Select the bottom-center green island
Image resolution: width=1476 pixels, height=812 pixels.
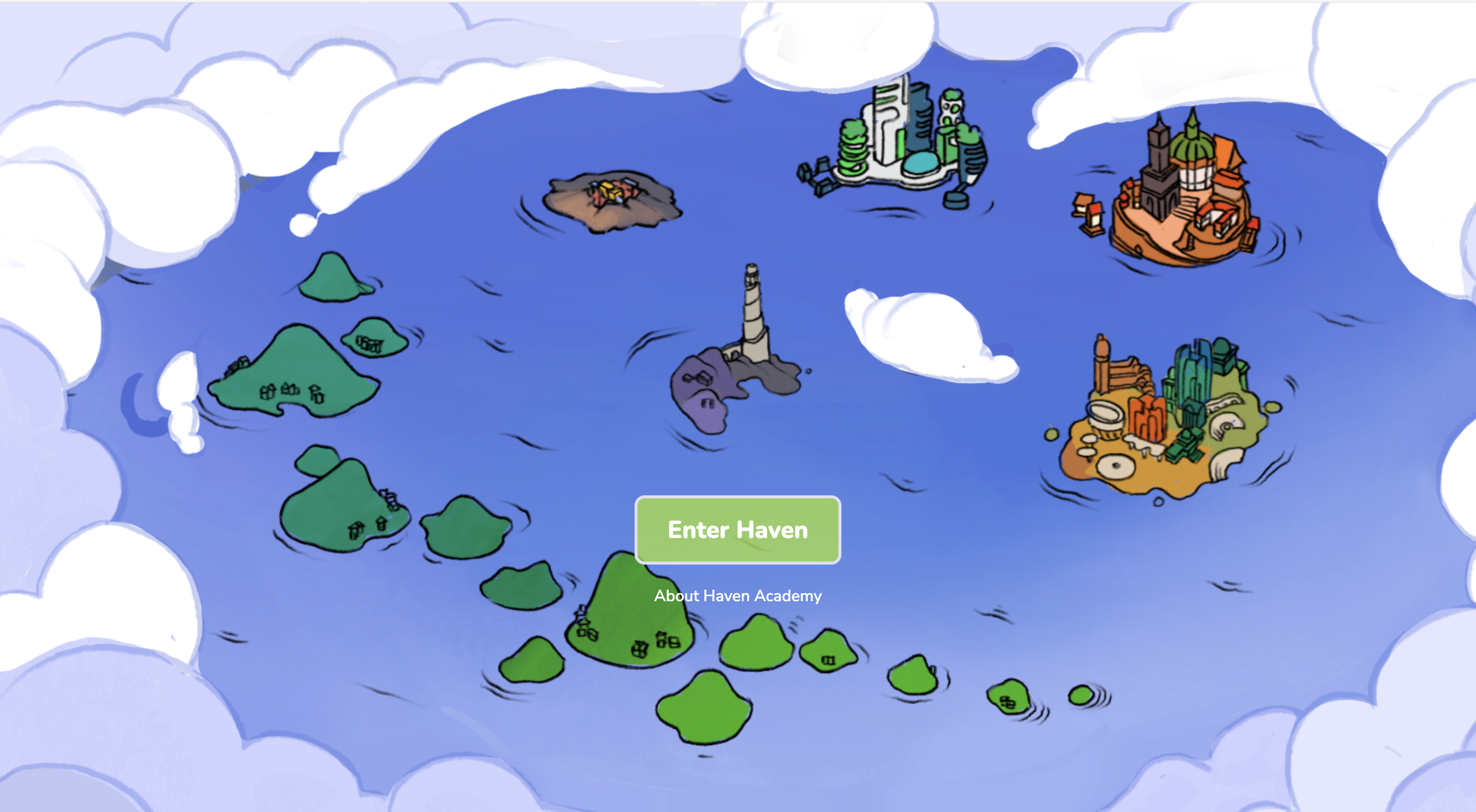pyautogui.click(x=705, y=713)
